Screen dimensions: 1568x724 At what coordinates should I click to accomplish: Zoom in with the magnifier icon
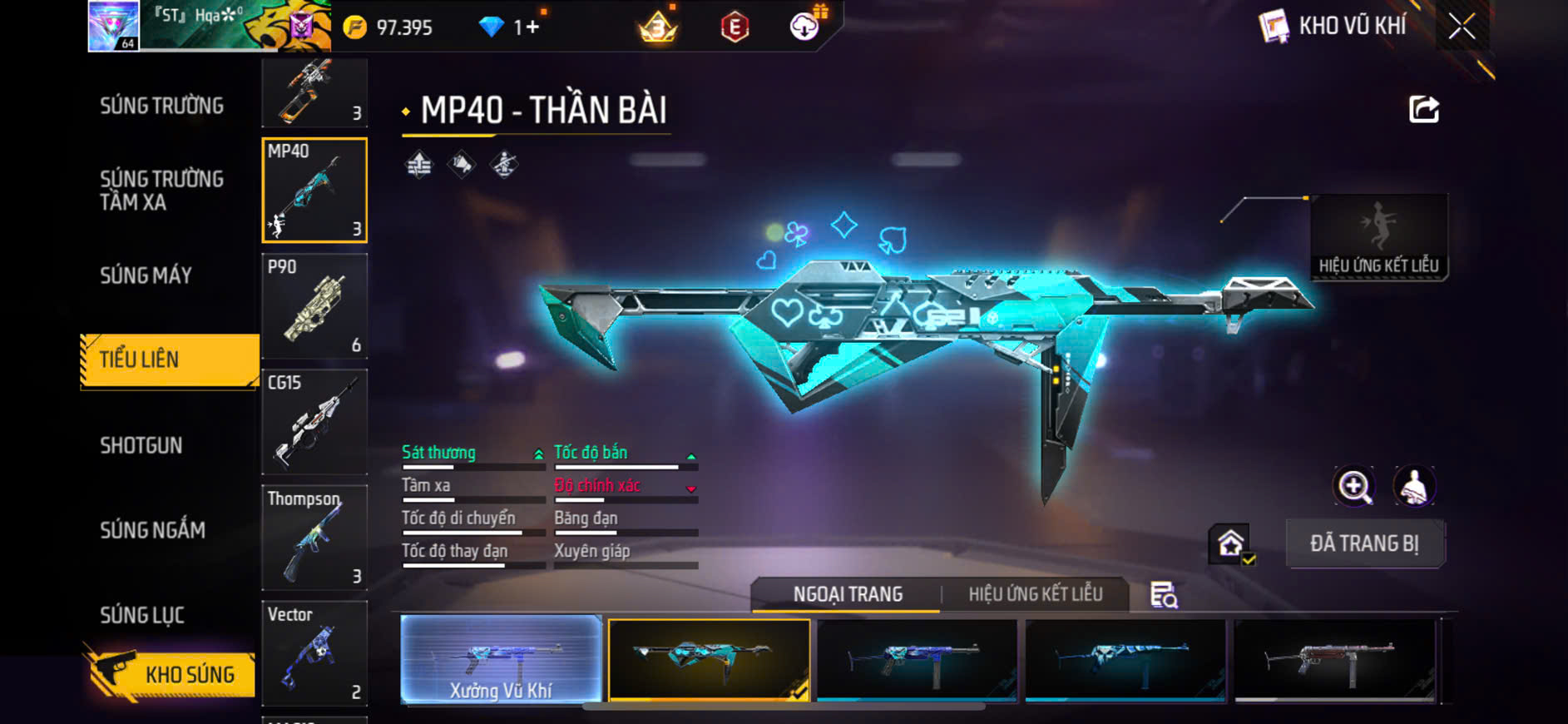pyautogui.click(x=1354, y=487)
